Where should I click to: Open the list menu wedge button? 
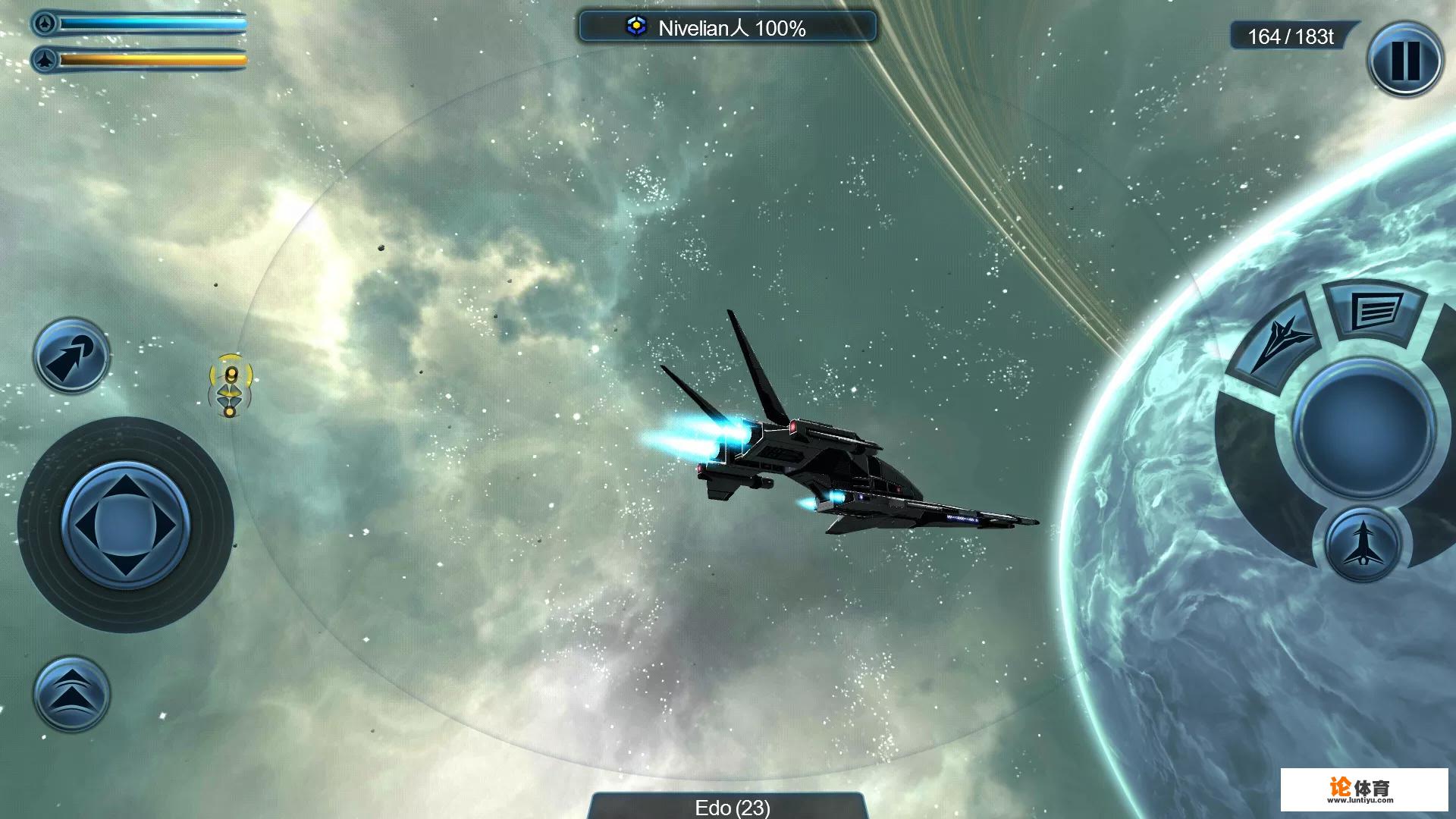(1375, 310)
